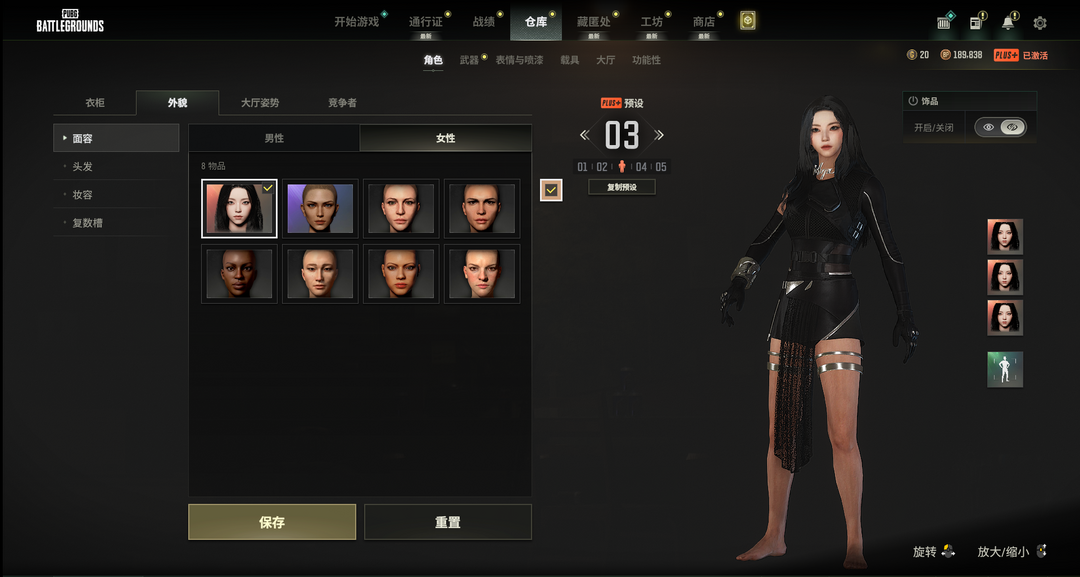Pick the purple-background bald face

320,209
